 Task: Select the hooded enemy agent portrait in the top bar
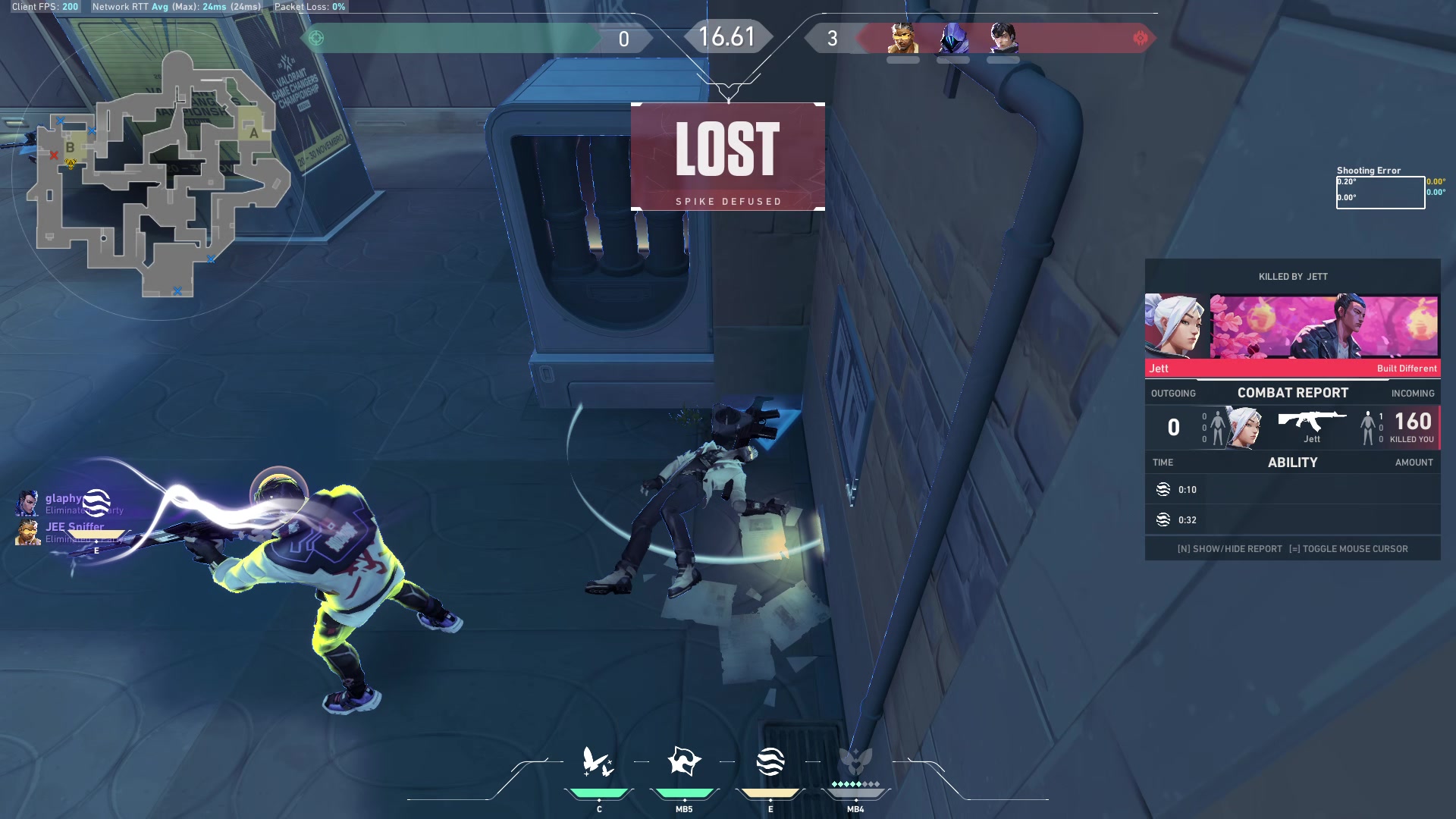[953, 38]
